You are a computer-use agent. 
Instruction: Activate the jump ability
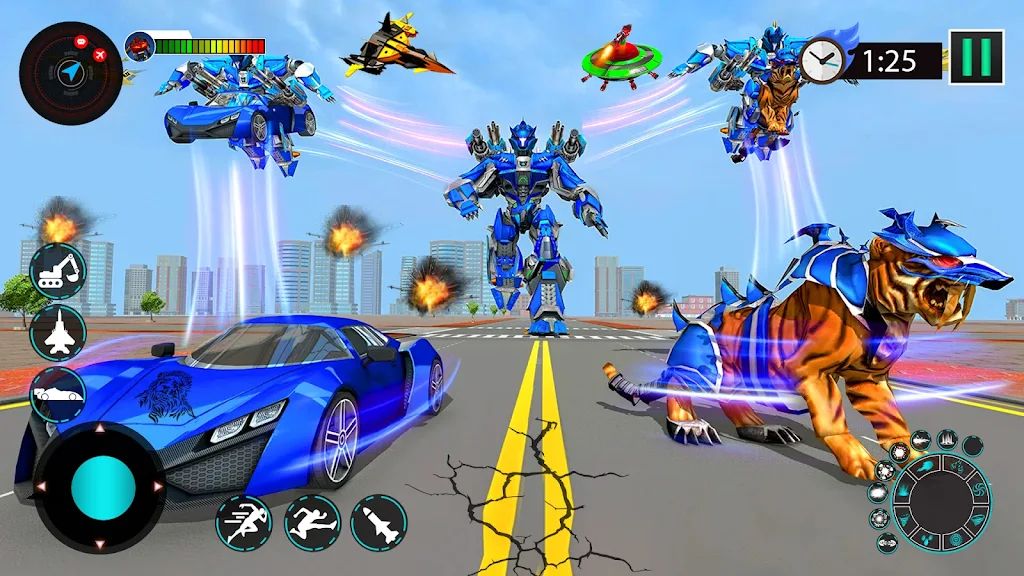click(312, 522)
